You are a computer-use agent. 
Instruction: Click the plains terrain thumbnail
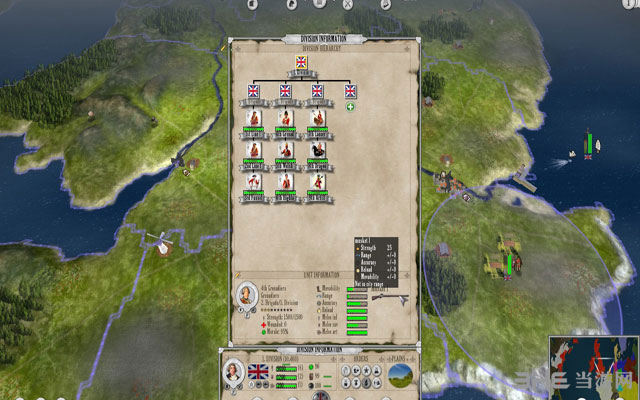(402, 372)
